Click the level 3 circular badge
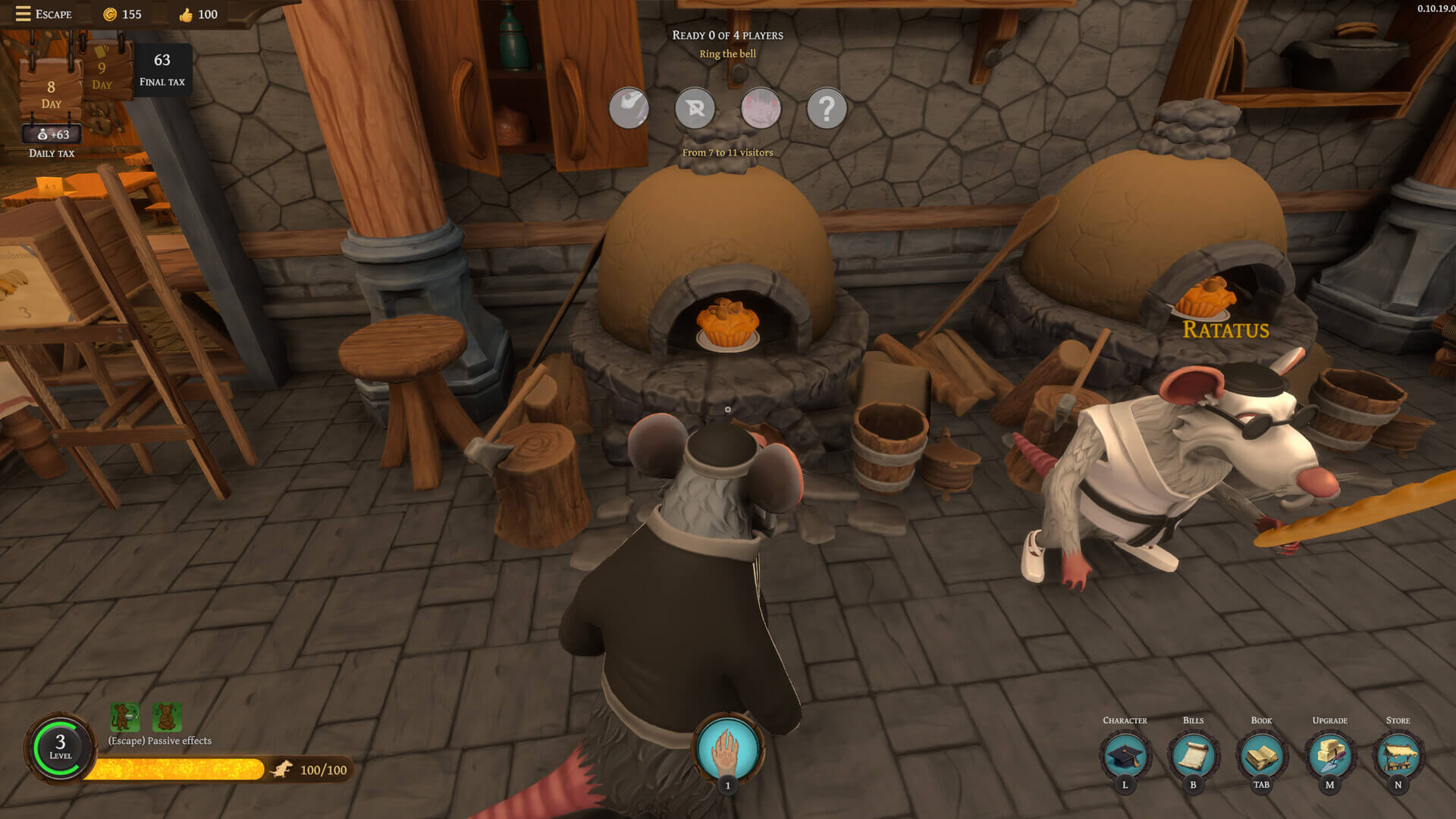1456x819 pixels. 60,748
